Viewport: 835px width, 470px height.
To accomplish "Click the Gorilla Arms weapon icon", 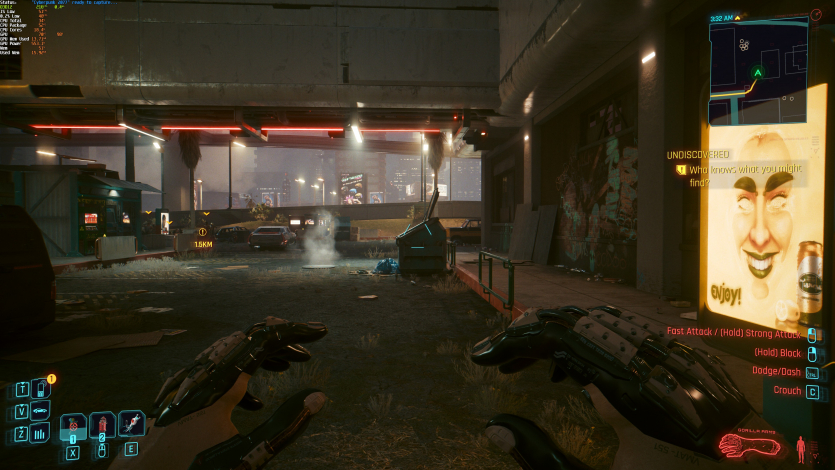I will click(x=751, y=444).
